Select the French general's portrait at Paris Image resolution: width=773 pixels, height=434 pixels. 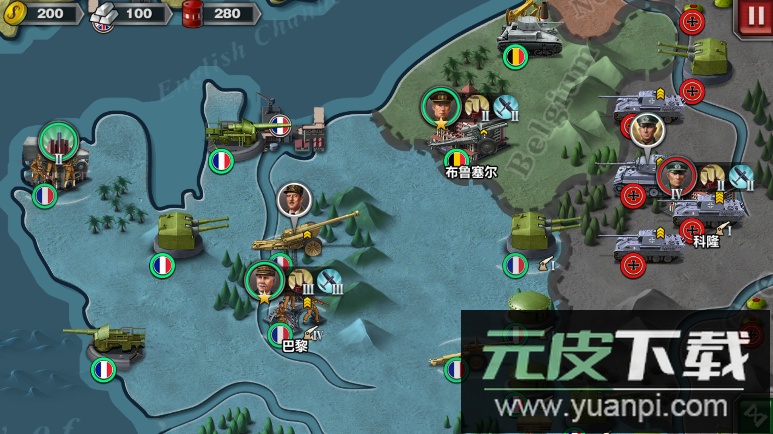[x=264, y=280]
